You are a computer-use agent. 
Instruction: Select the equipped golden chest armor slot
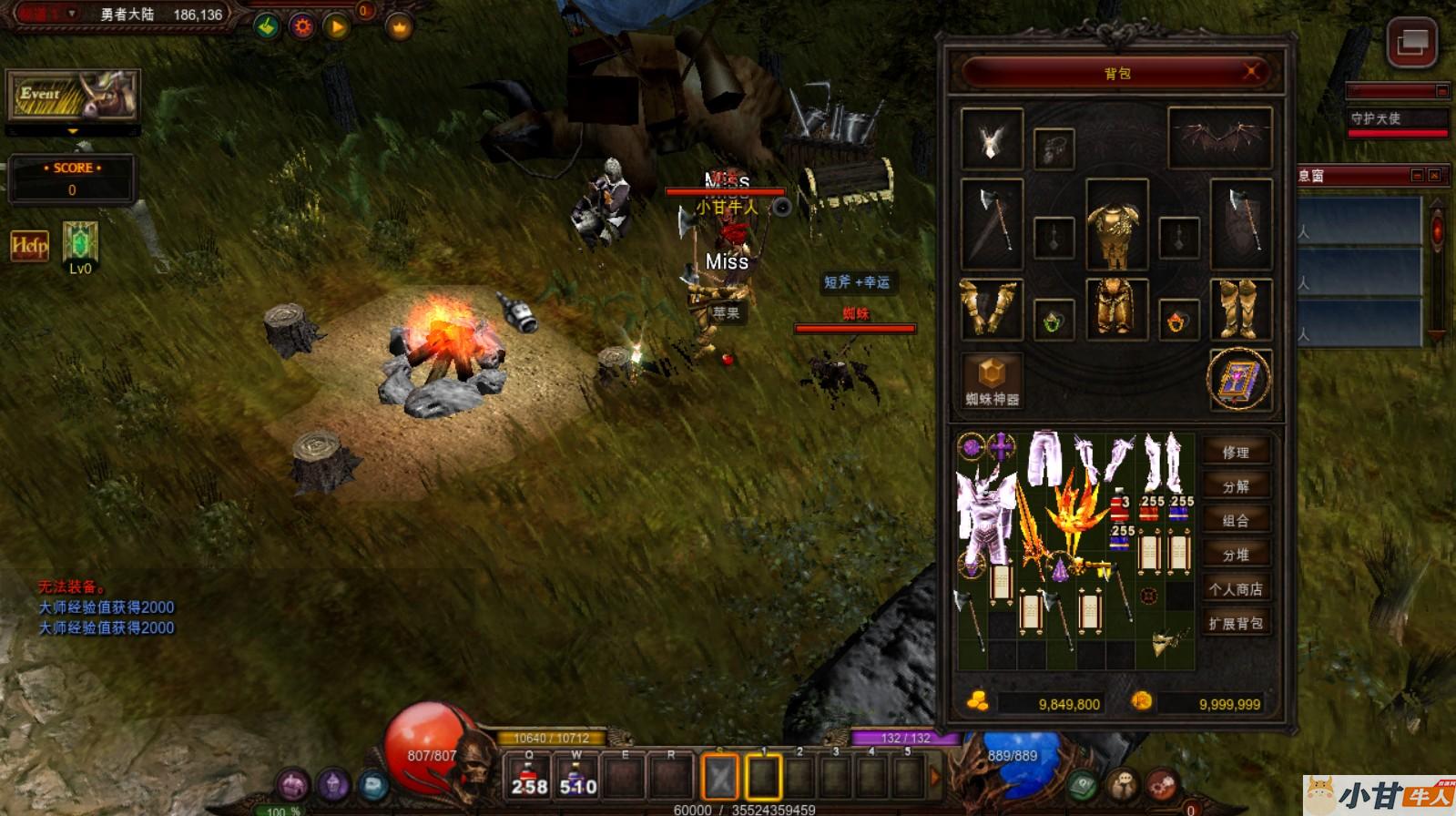1116,224
